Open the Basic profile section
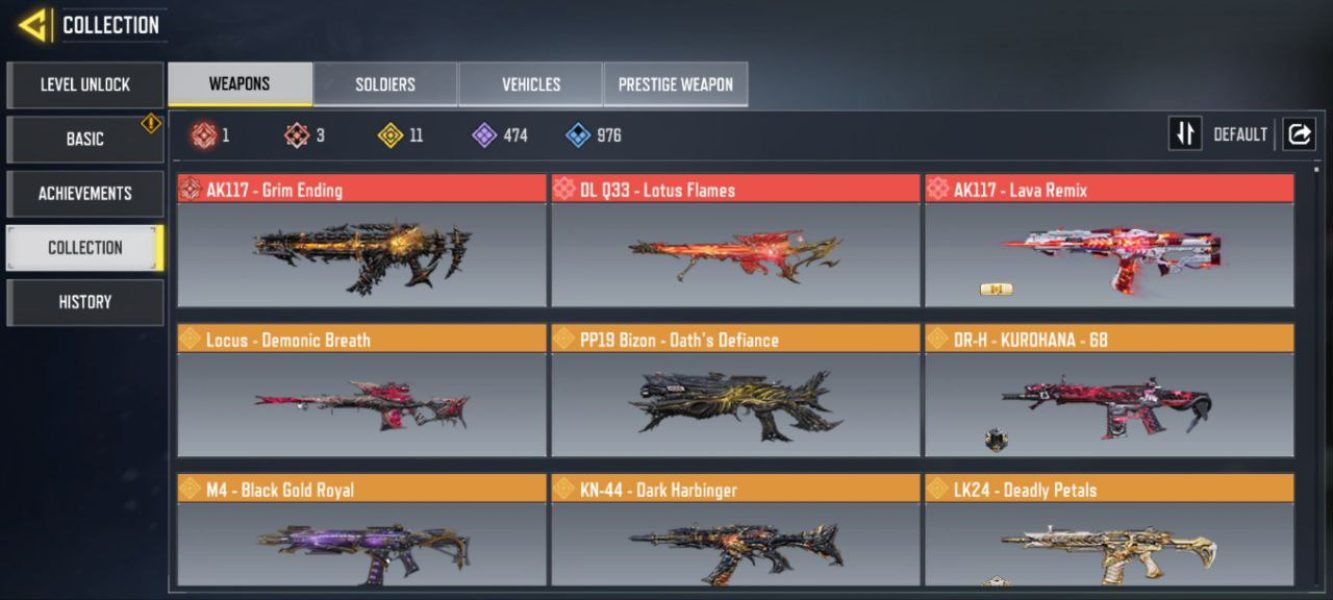1333x600 pixels. [85, 139]
